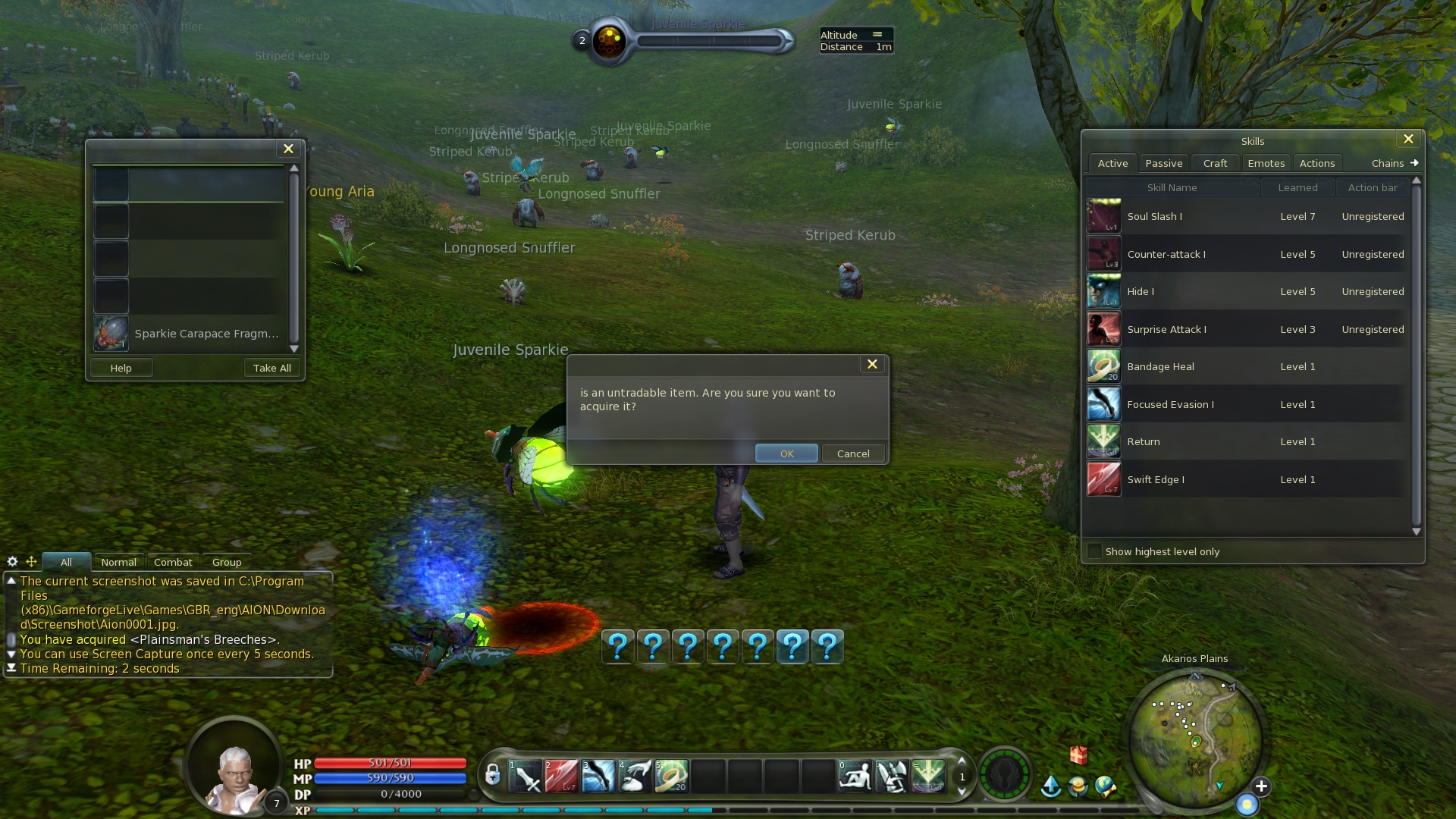Toggle Show highest level only checkbox
This screenshot has height=819, width=1456.
click(x=1094, y=551)
